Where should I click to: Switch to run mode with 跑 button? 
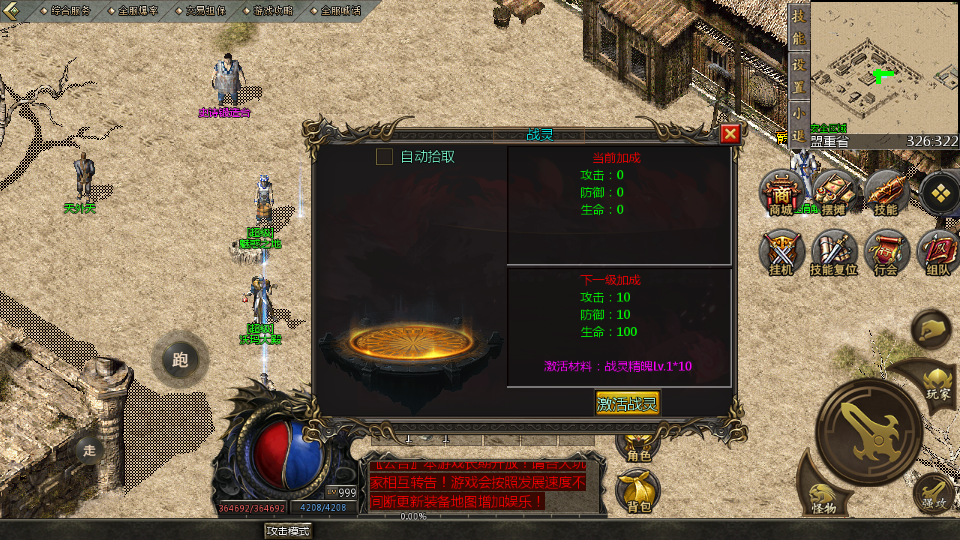[180, 360]
